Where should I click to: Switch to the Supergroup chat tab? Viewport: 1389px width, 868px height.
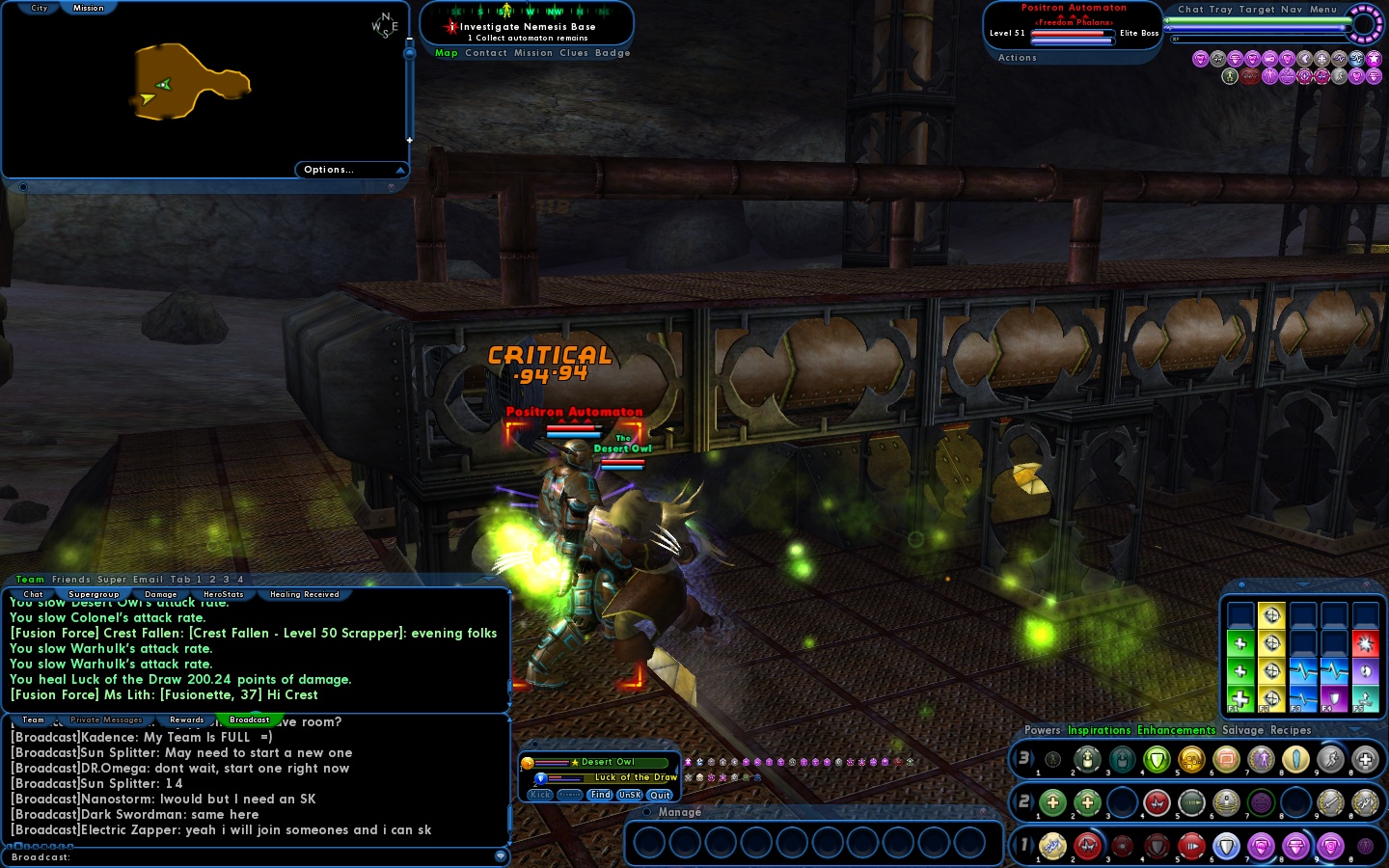tap(95, 595)
